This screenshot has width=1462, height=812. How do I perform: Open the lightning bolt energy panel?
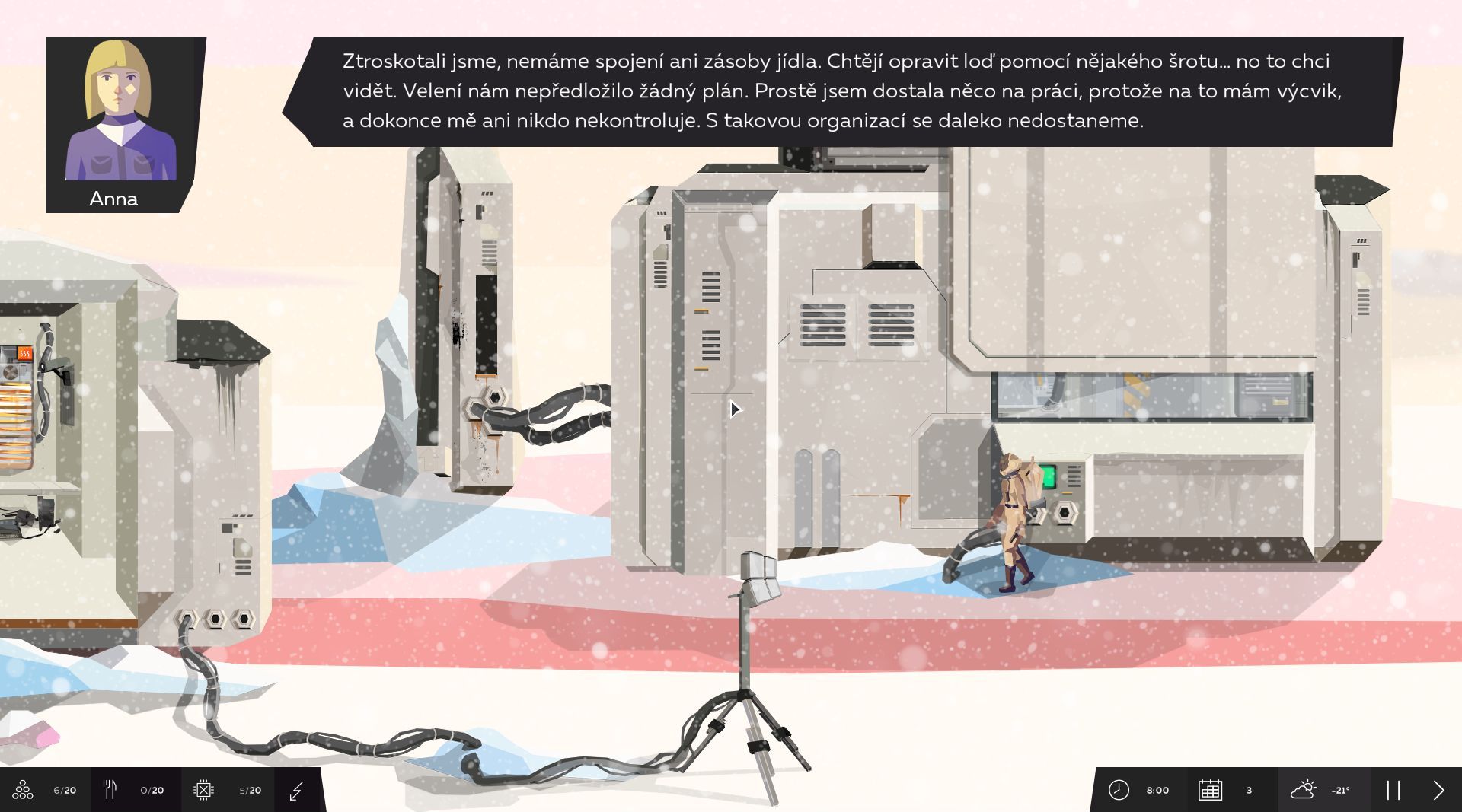tap(297, 791)
